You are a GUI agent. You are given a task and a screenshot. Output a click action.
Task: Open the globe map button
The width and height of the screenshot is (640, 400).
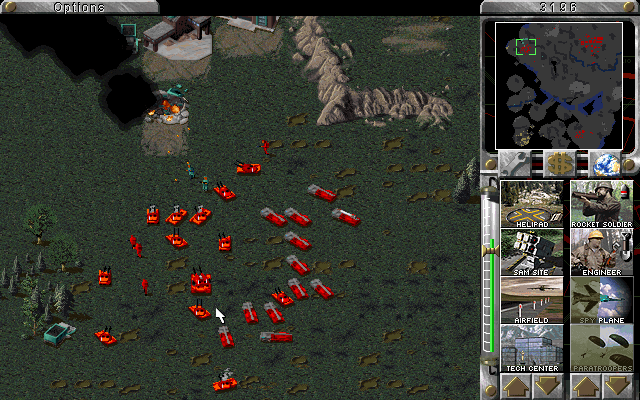pyautogui.click(x=604, y=163)
